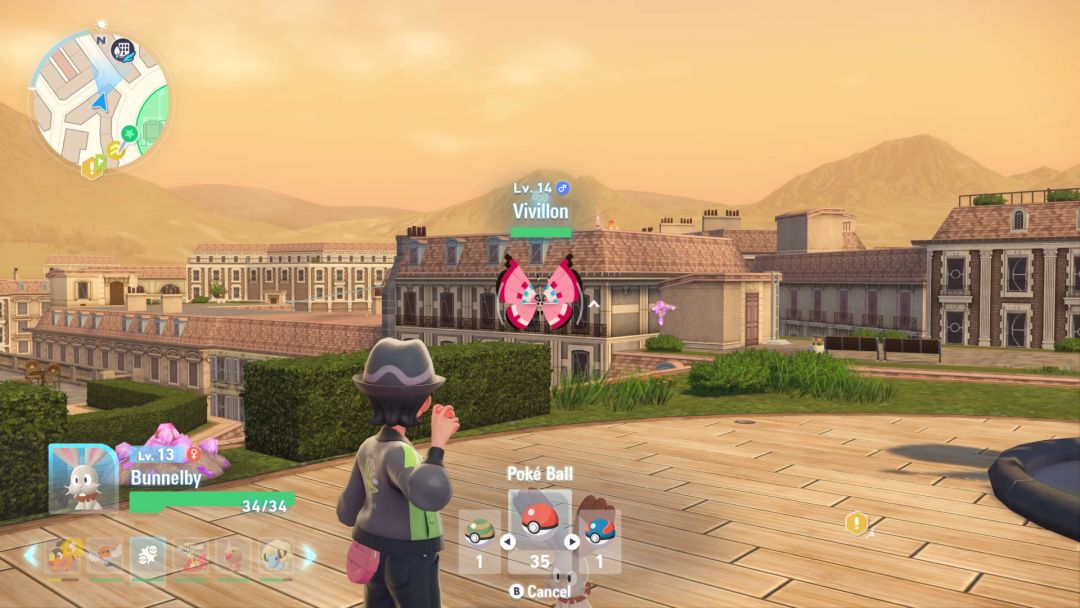Choose the selected Poké Ball slot
This screenshot has height=608, width=1080.
pyautogui.click(x=540, y=521)
